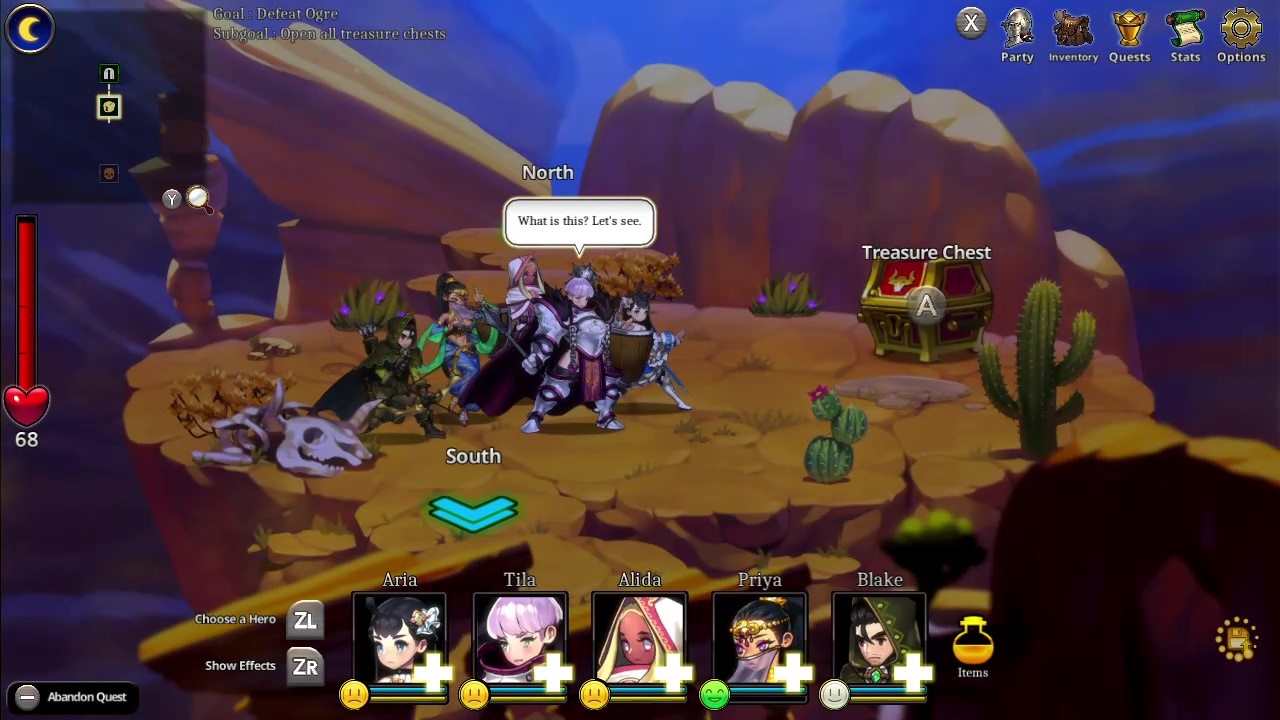Expand the South path with the teal chevron
This screenshot has width=1280, height=720.
click(473, 512)
